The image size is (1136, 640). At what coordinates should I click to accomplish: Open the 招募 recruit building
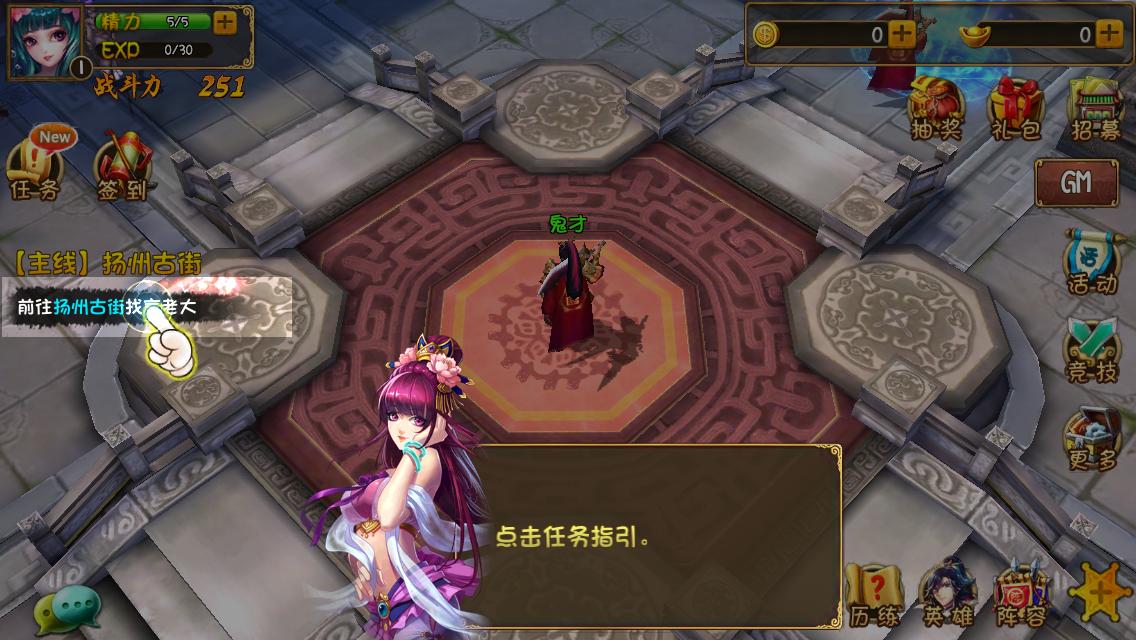click(1095, 108)
